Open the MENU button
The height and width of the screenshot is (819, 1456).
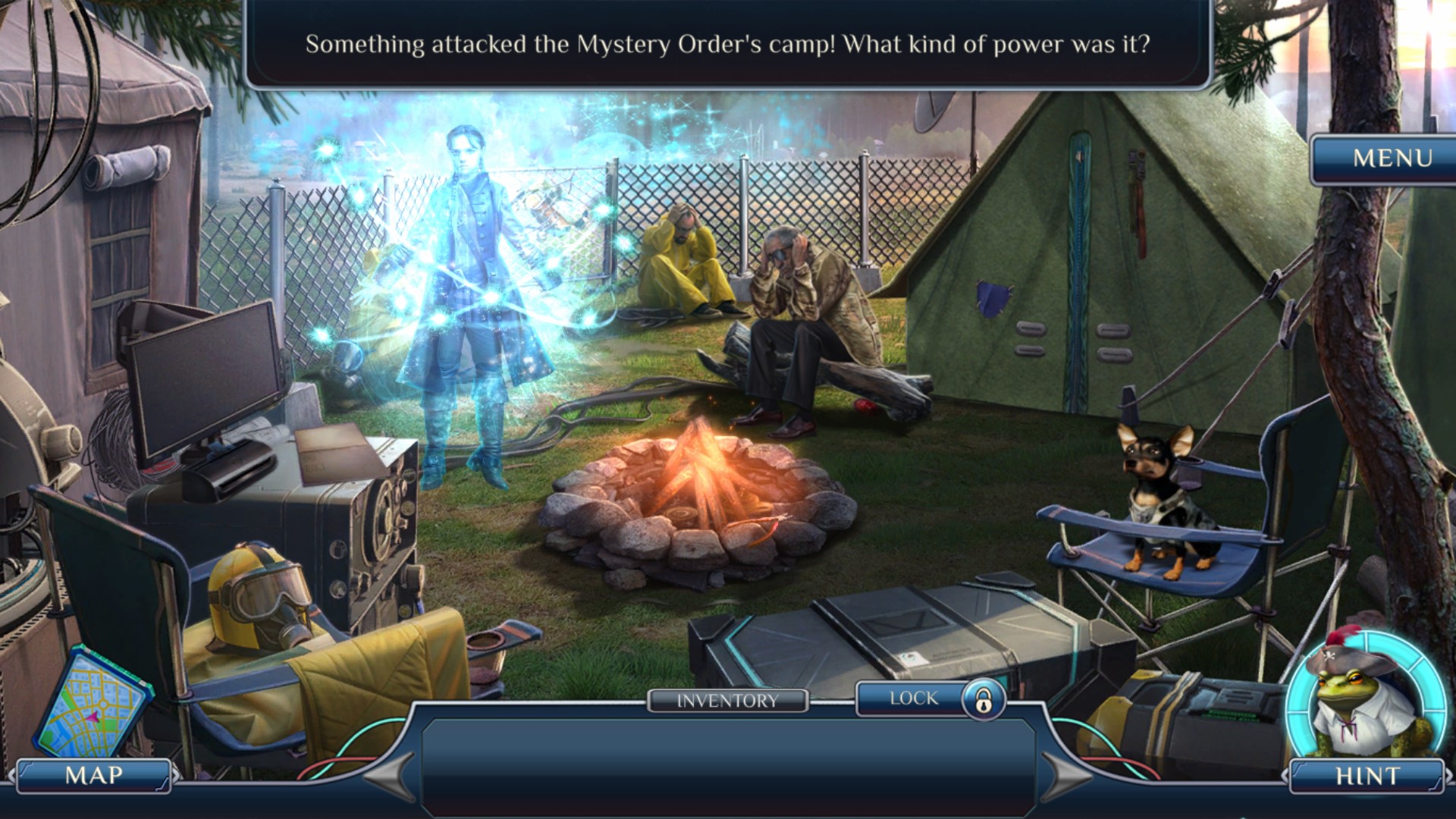(1392, 158)
